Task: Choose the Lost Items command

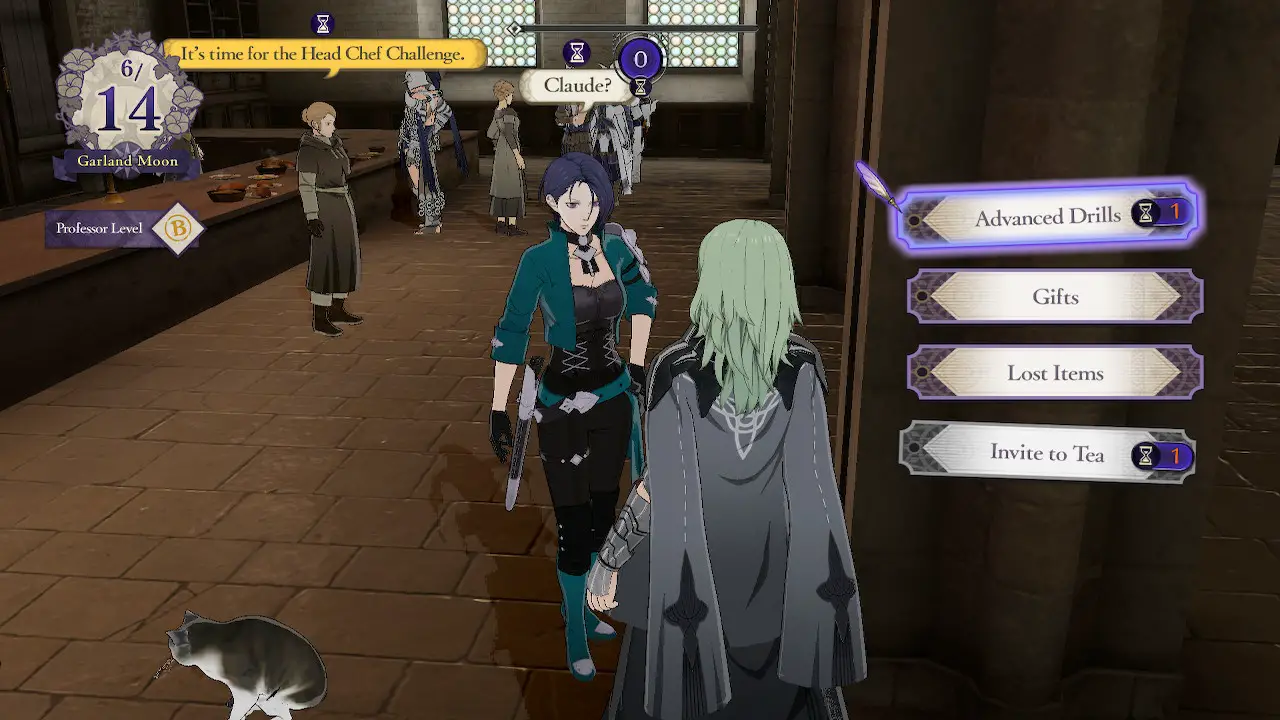Action: pos(1053,372)
